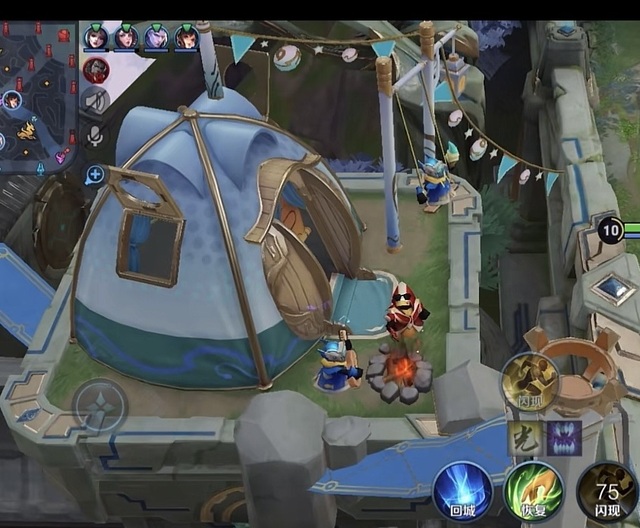The width and height of the screenshot is (640, 528).
Task: Tap the 闪现 flash spell on cooldown
Action: [607, 491]
